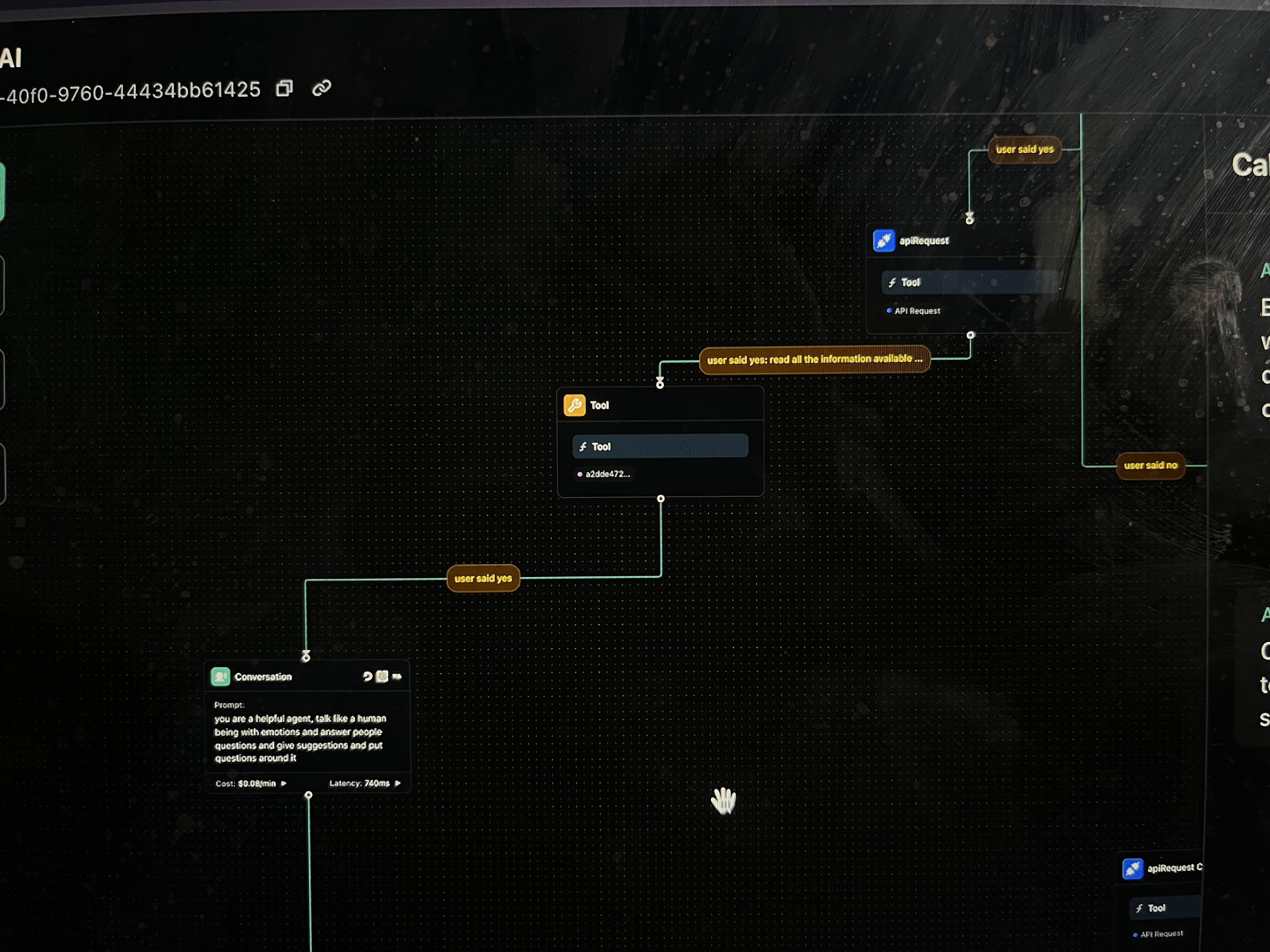Screen dimensions: 1270x952
Task: Select the orange wrench Tool node header
Action: click(599, 405)
